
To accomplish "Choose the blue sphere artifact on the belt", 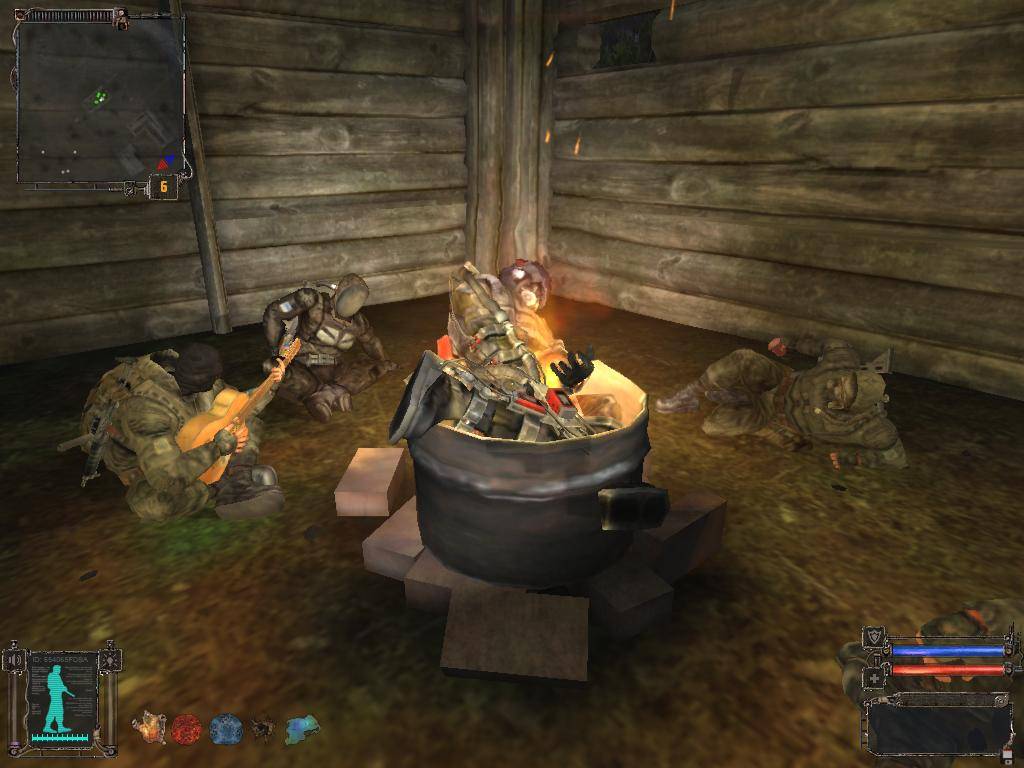I will (x=226, y=729).
